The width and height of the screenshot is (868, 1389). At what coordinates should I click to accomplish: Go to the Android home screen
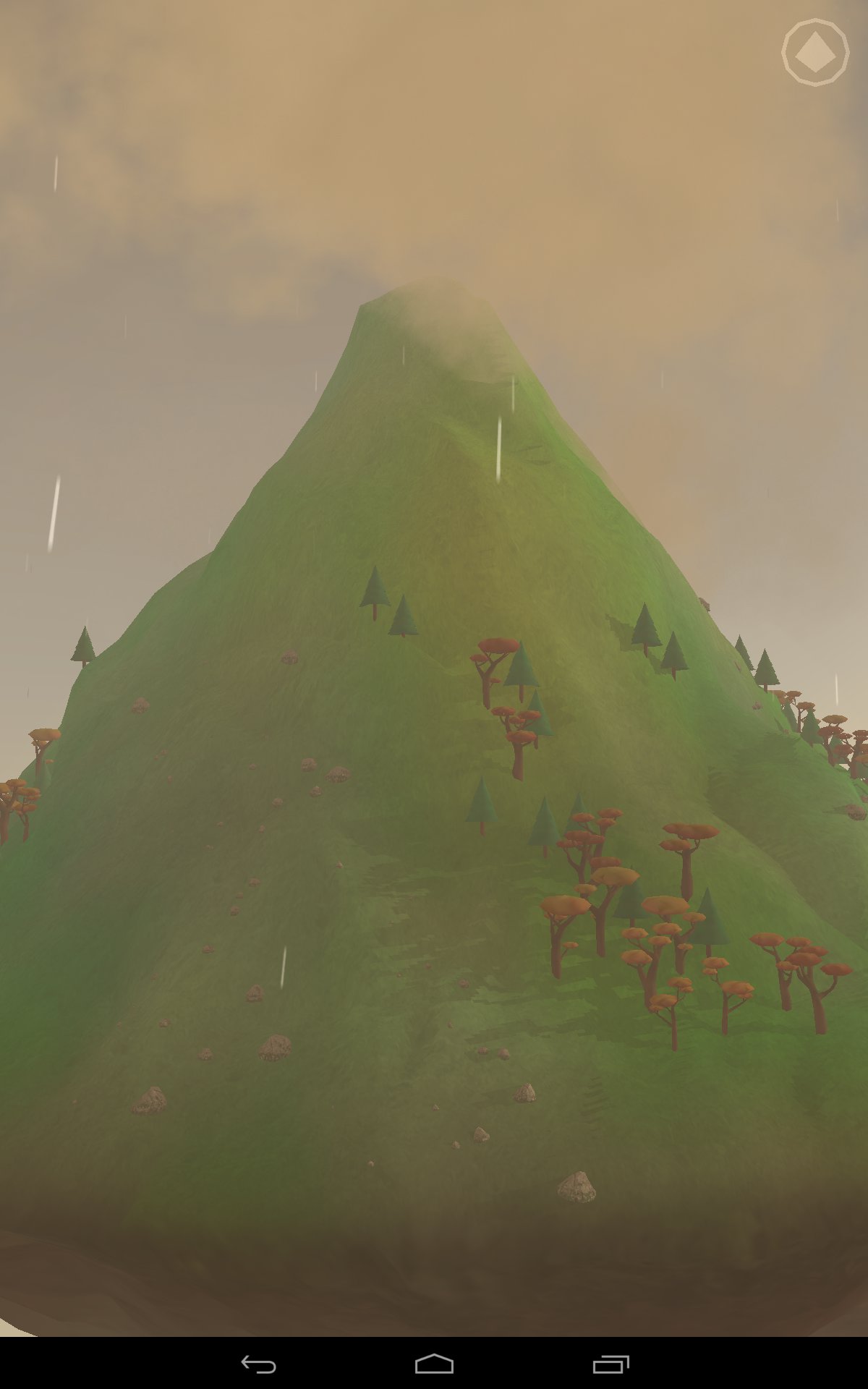[434, 1364]
